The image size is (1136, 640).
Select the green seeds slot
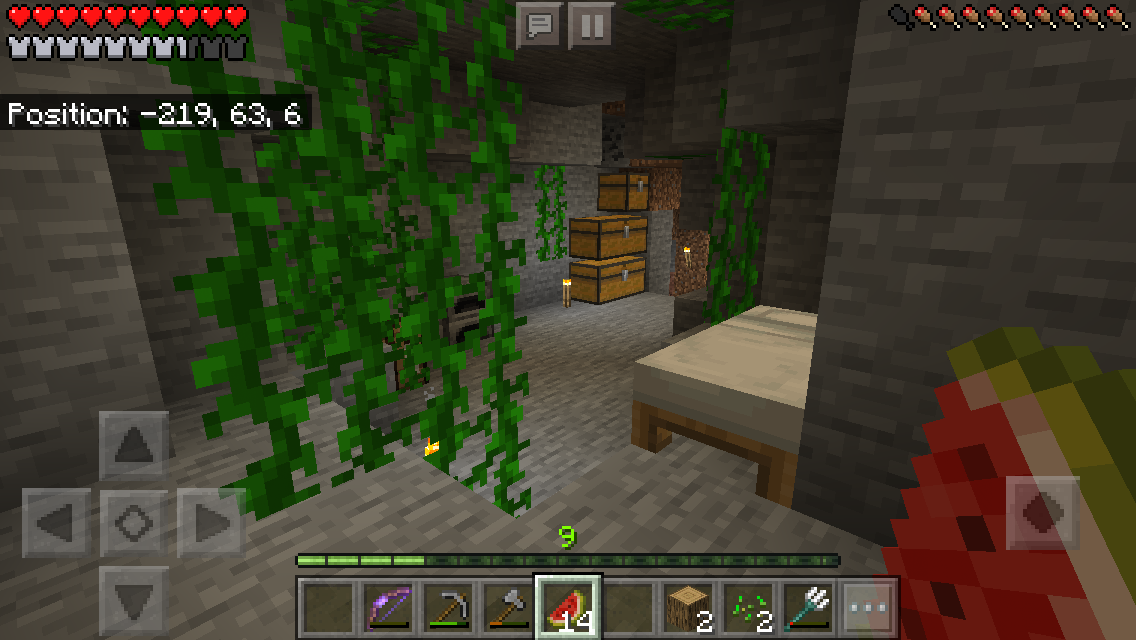[x=748, y=607]
